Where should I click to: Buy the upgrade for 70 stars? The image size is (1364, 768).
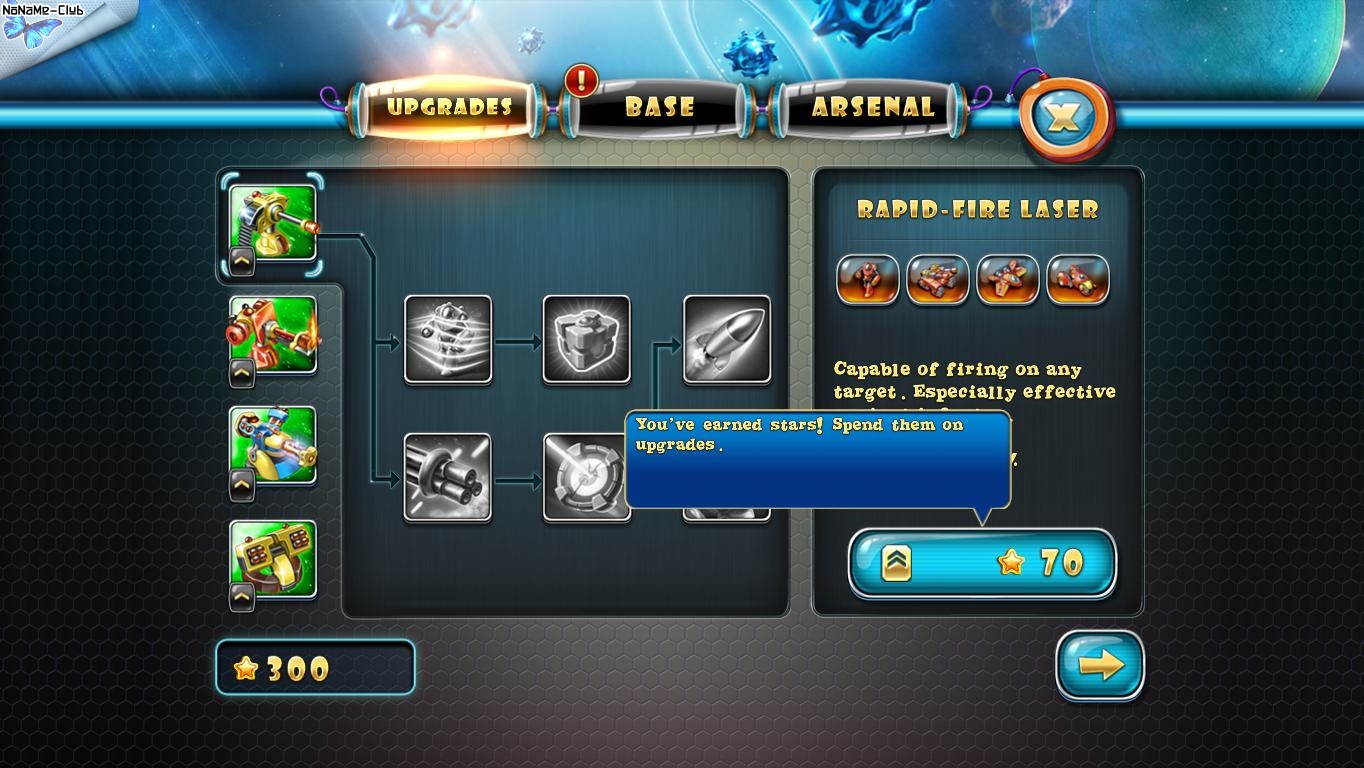click(982, 563)
